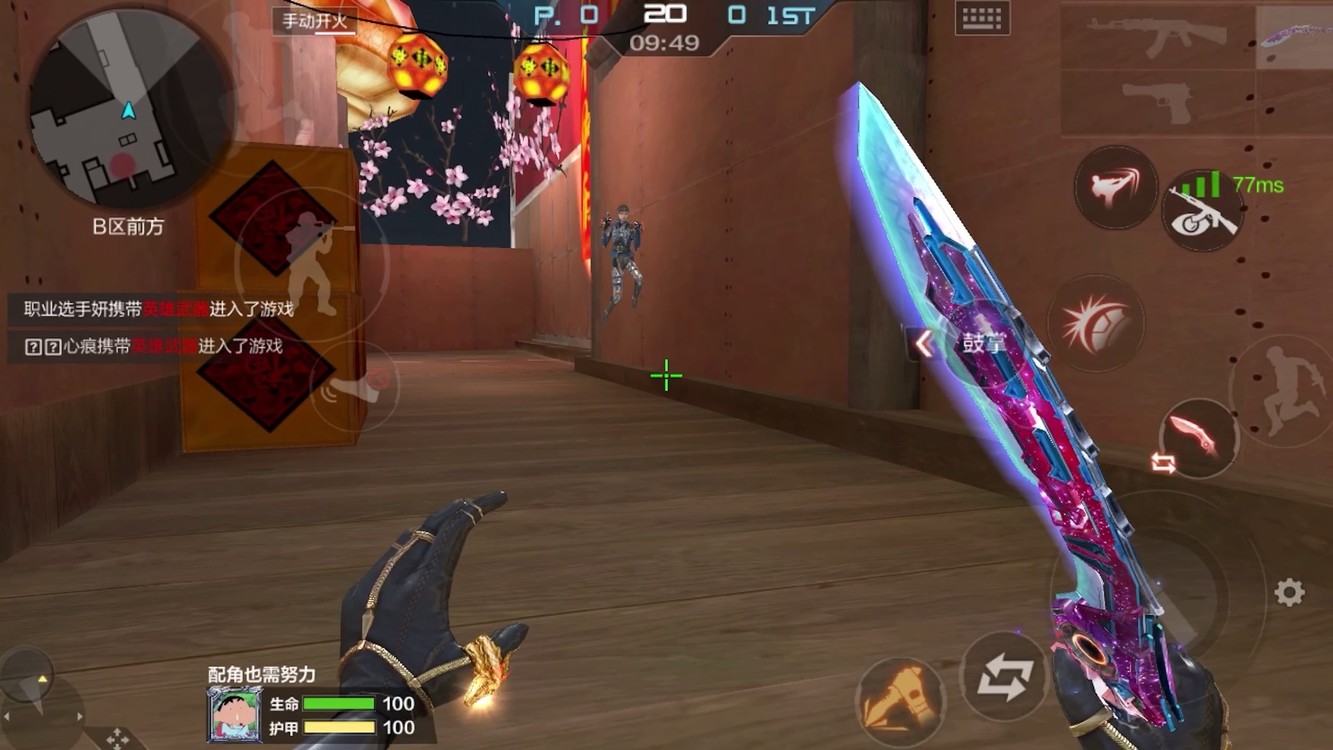
Task: Open the keyboard chat input icon
Action: point(981,19)
